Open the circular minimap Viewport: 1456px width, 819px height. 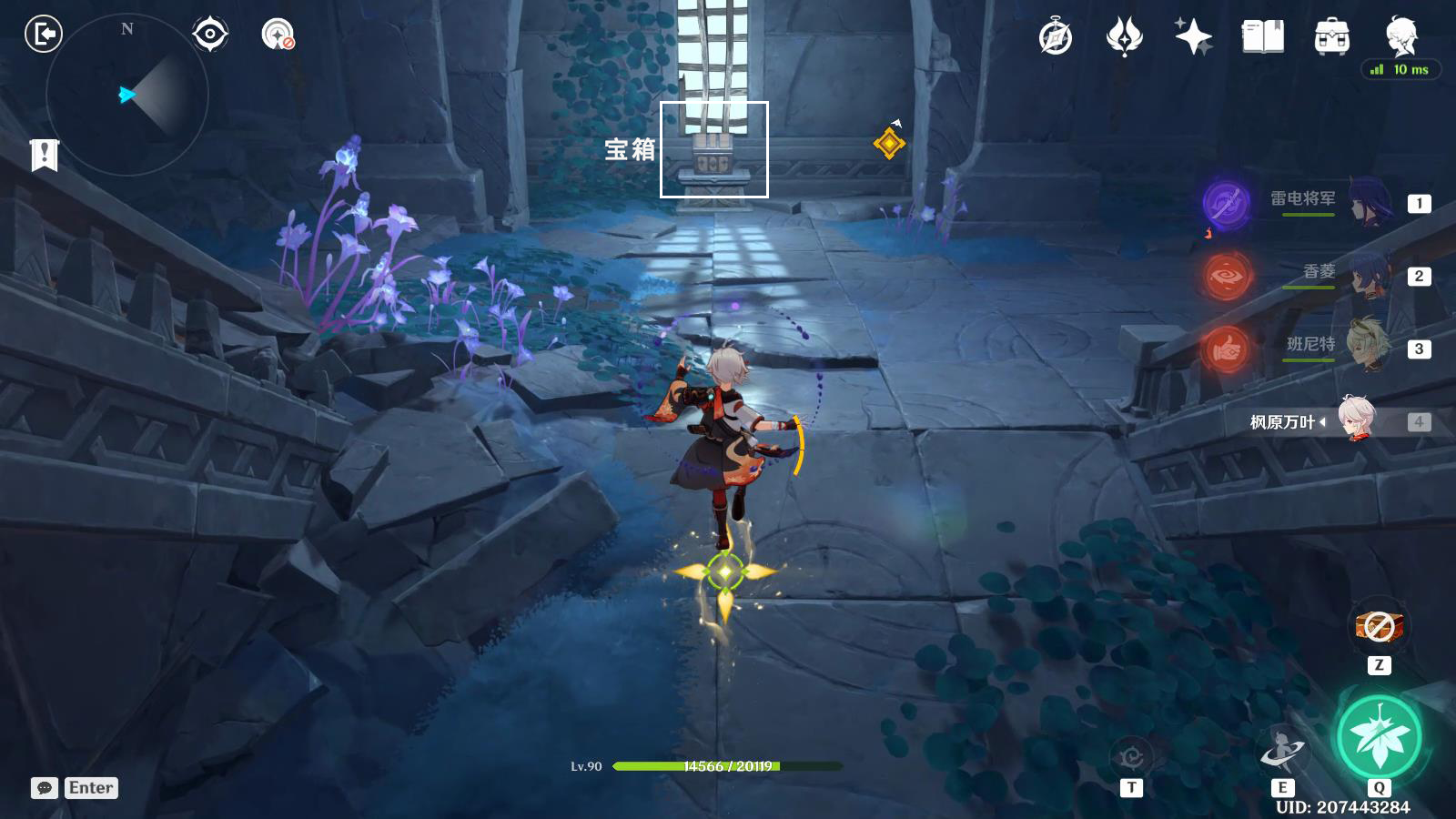tap(127, 95)
